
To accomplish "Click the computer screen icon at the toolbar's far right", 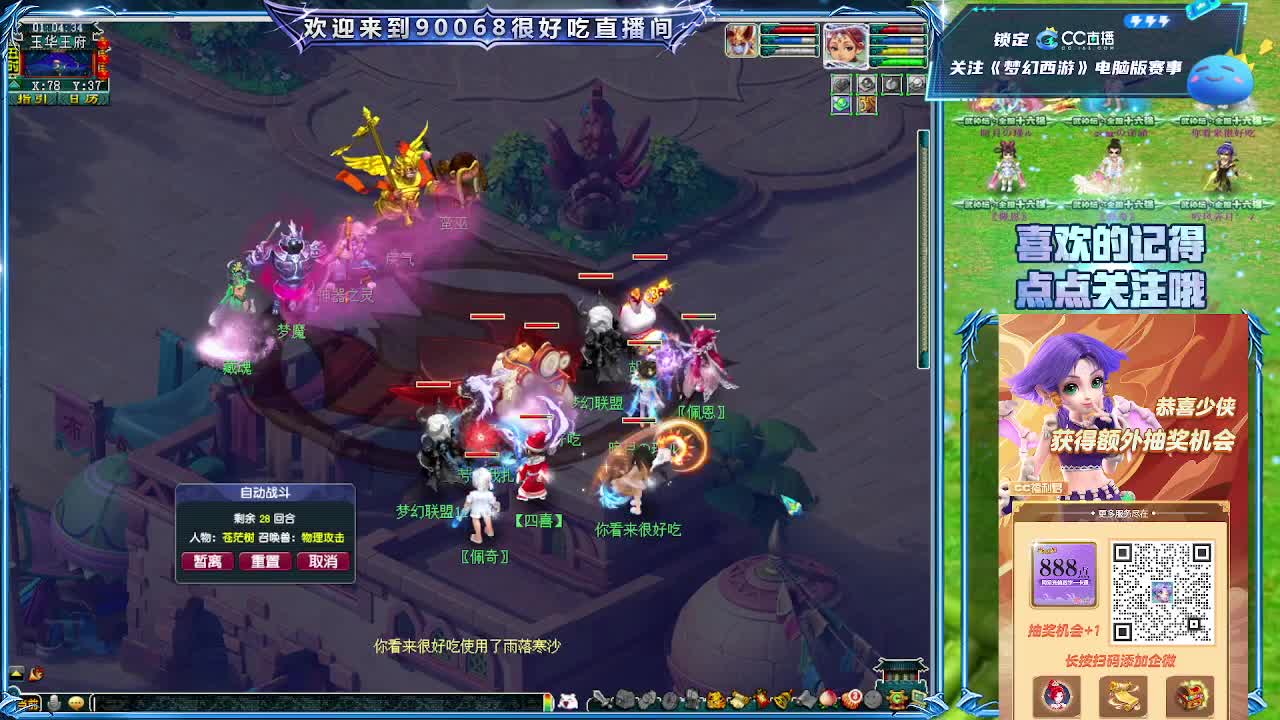I will coord(917,700).
